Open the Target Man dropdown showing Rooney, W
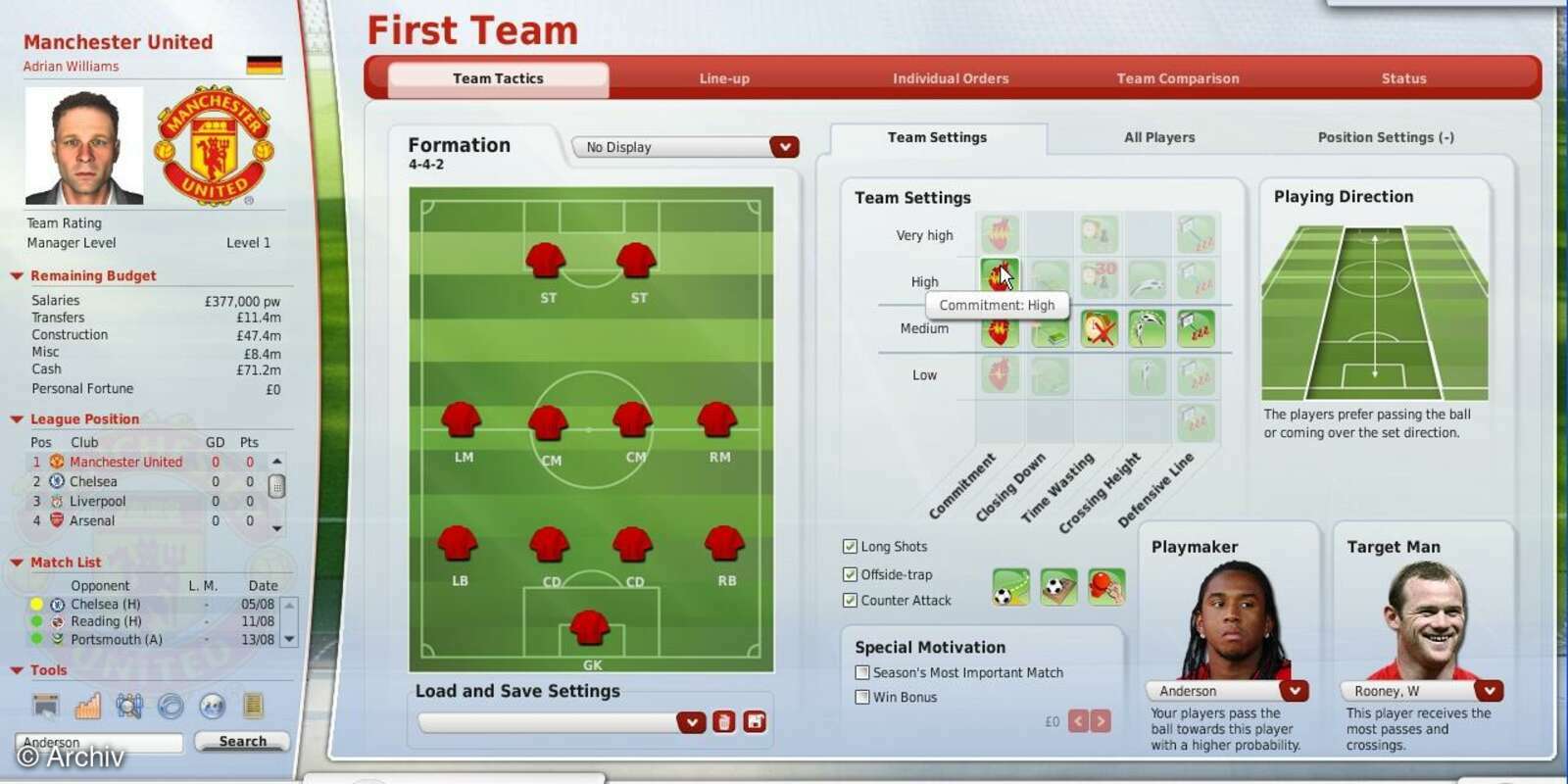Screen dimensions: 1568x784 point(1490,690)
